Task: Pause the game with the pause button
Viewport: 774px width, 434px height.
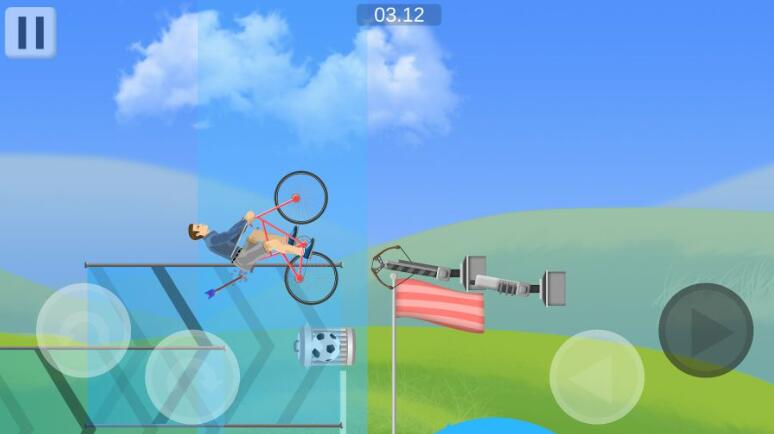Action: [30, 32]
